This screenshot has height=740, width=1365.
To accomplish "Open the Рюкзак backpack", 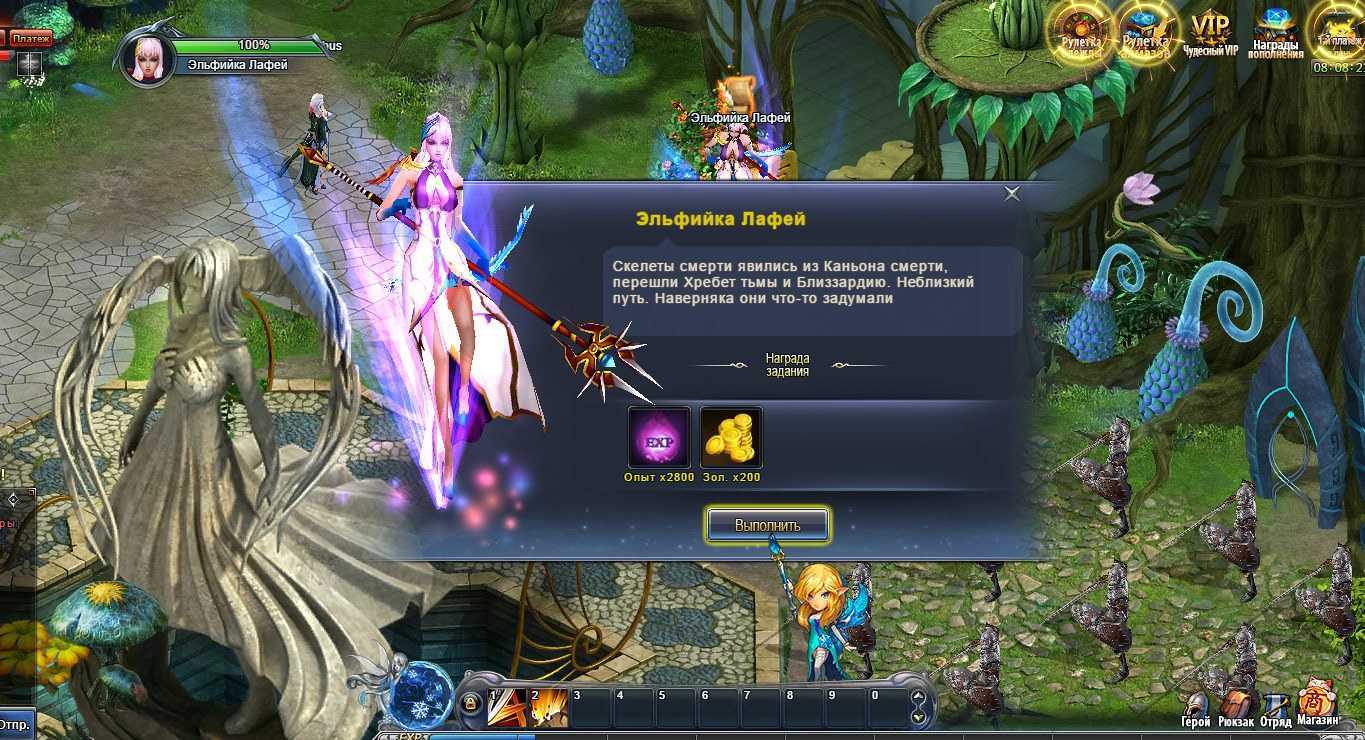I will [x=1237, y=708].
